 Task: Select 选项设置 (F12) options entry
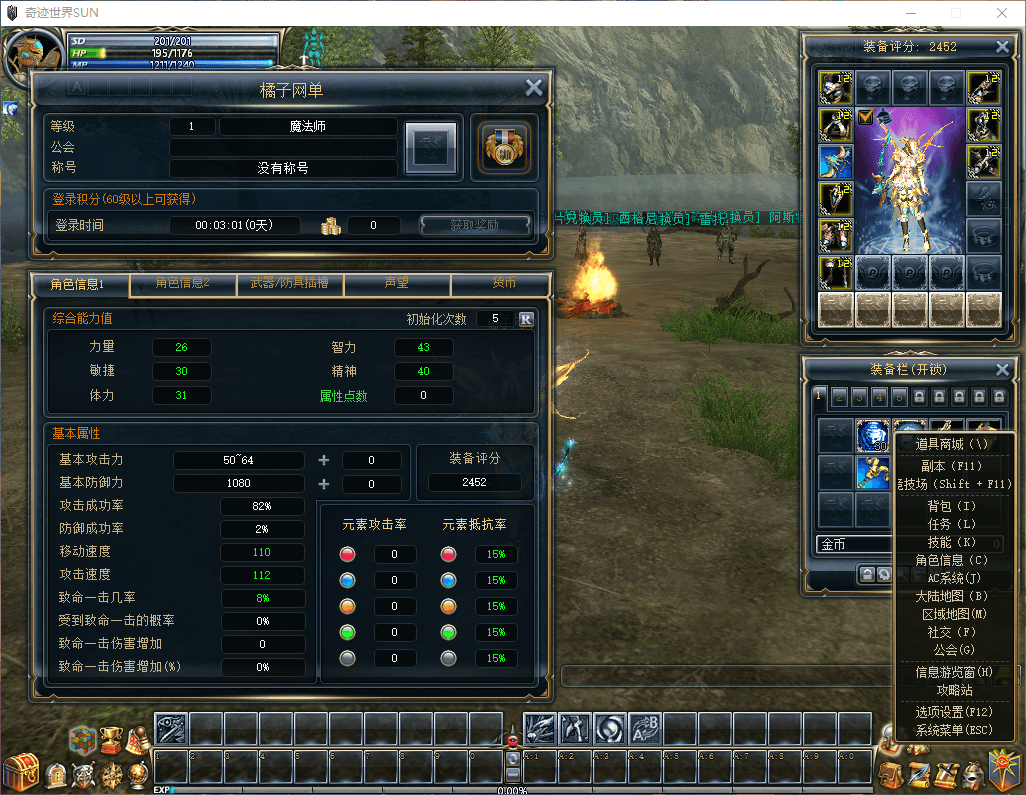[953, 712]
